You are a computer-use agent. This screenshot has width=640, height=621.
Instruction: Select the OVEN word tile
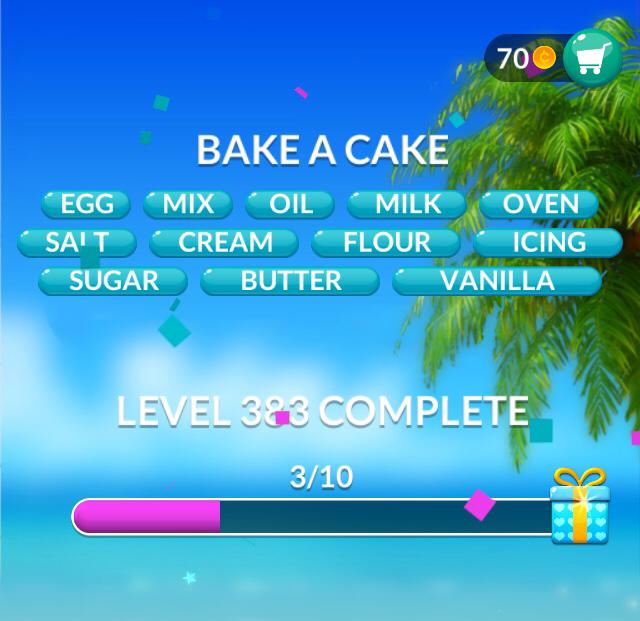tap(540, 204)
